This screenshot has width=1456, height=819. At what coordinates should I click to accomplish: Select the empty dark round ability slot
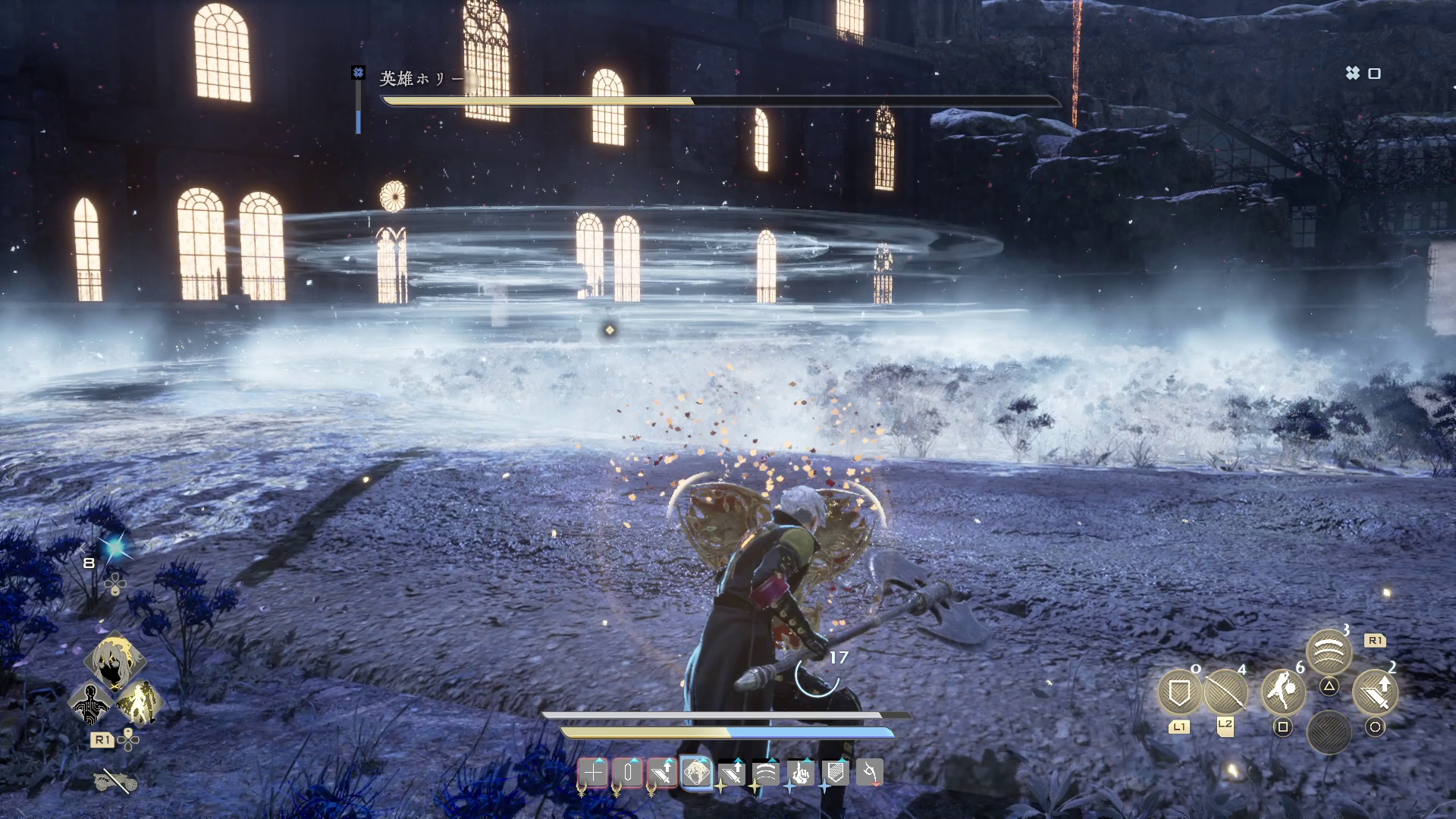coord(1329,732)
